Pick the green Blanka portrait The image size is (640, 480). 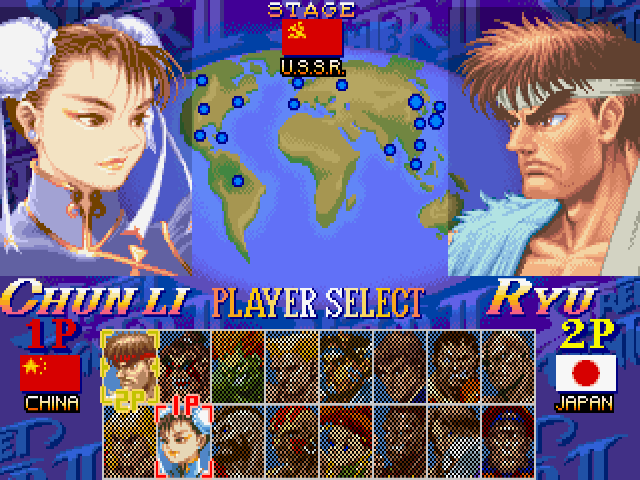click(x=237, y=363)
